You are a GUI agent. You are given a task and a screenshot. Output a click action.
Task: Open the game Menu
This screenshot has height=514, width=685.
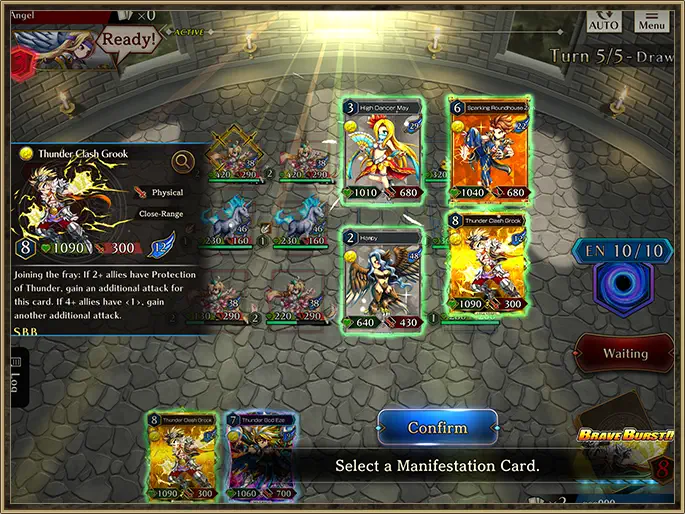click(x=651, y=21)
